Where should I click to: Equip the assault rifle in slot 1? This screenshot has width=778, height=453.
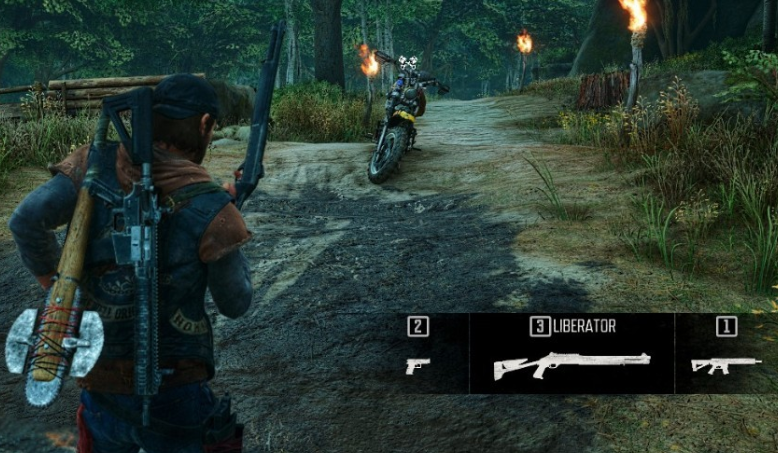(726, 364)
